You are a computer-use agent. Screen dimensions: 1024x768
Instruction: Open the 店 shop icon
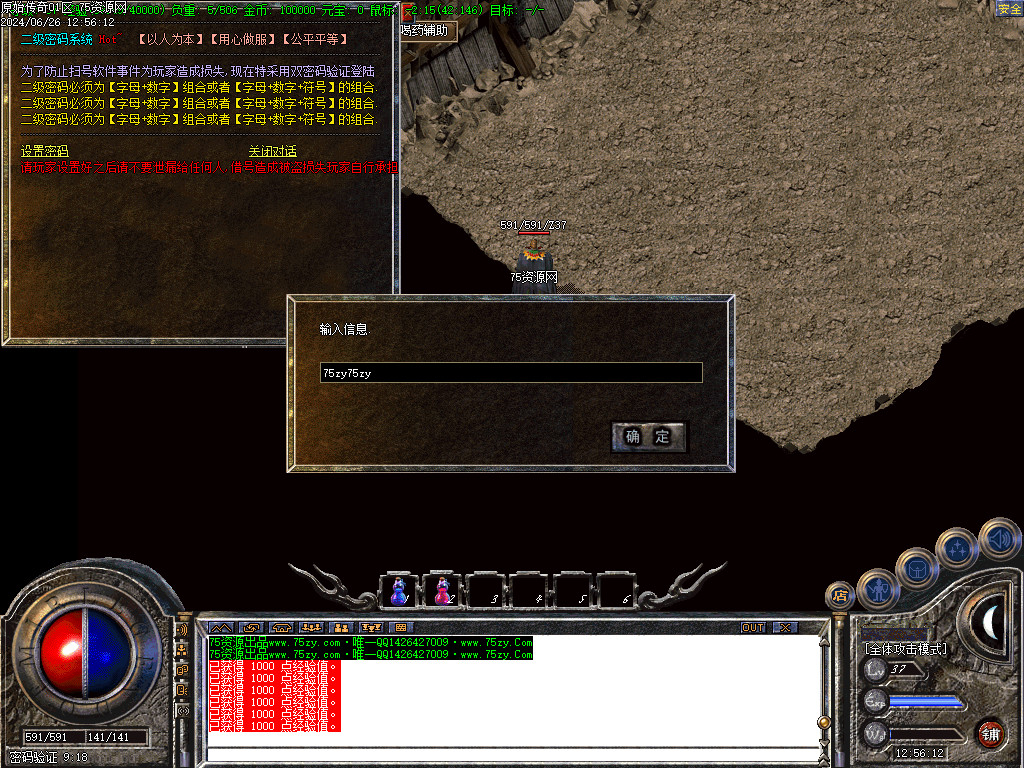(x=839, y=596)
